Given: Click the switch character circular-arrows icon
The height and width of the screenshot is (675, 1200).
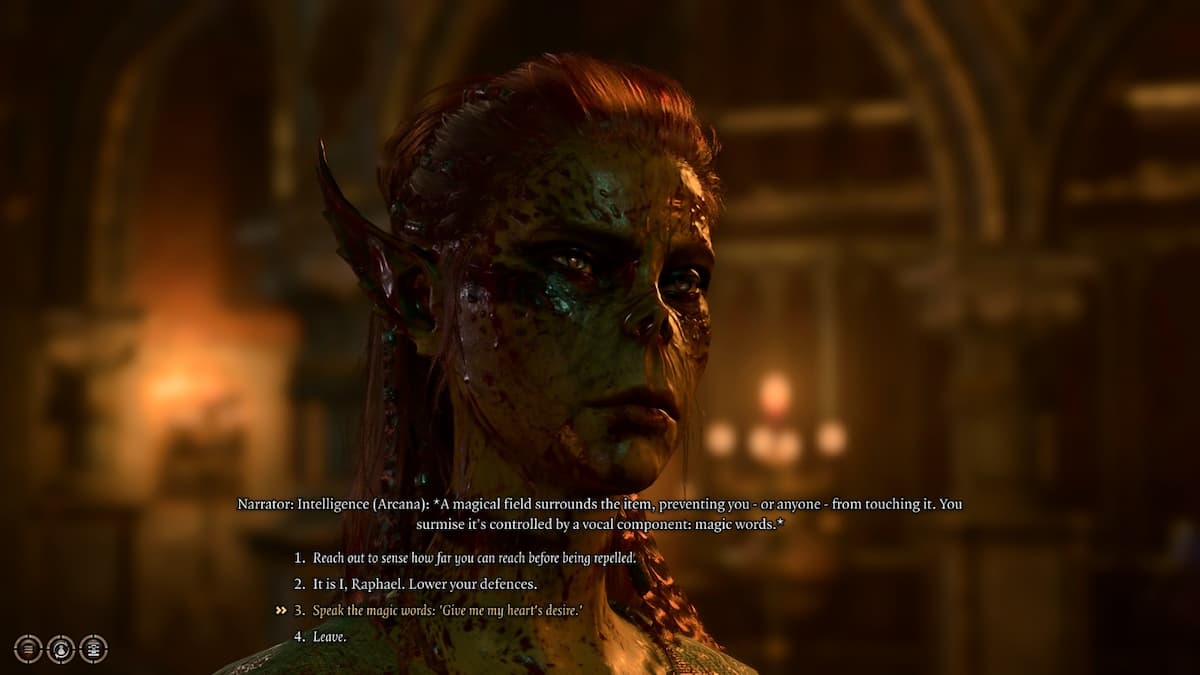Looking at the screenshot, I should pos(61,649).
